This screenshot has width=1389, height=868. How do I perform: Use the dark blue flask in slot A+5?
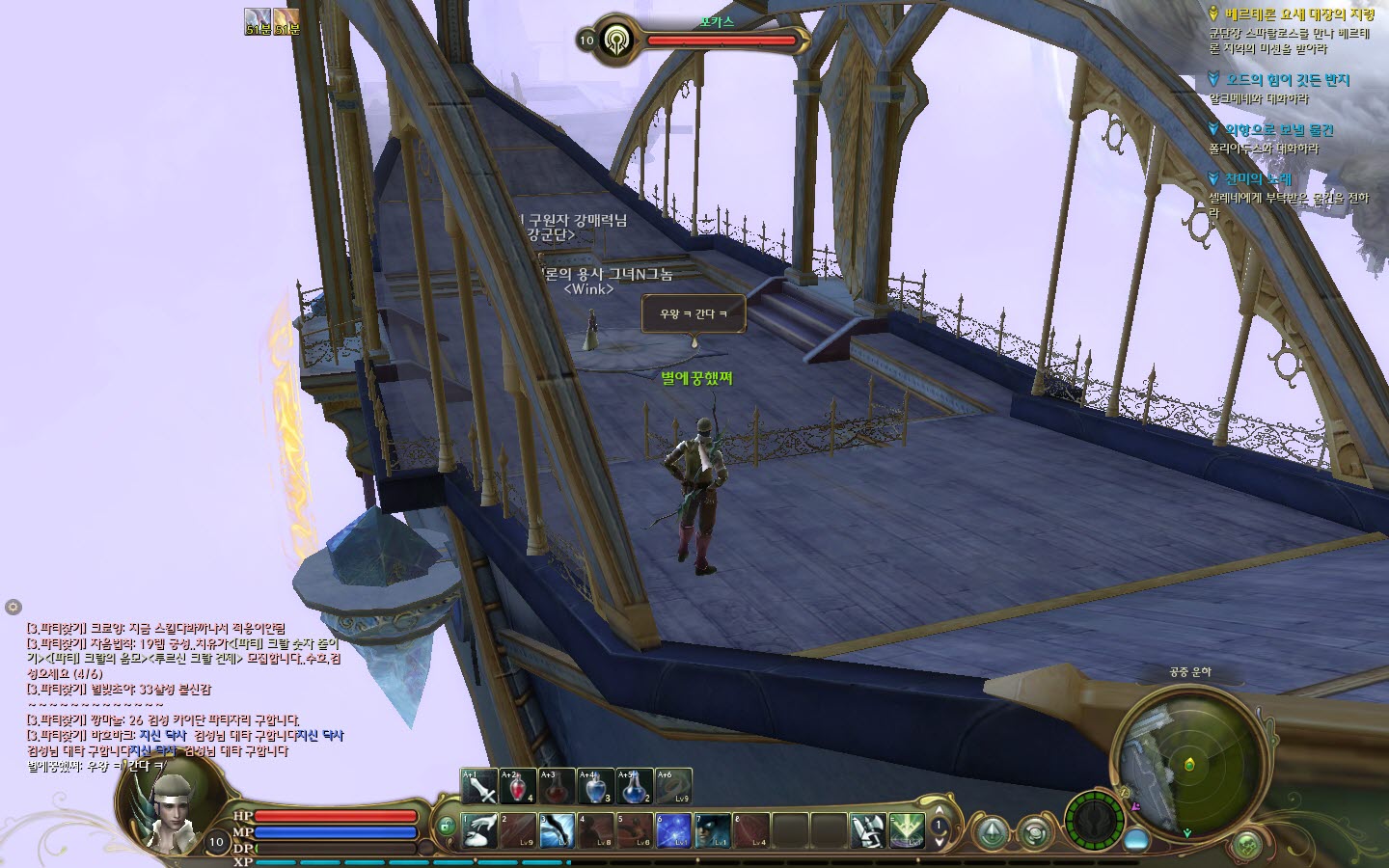click(634, 787)
